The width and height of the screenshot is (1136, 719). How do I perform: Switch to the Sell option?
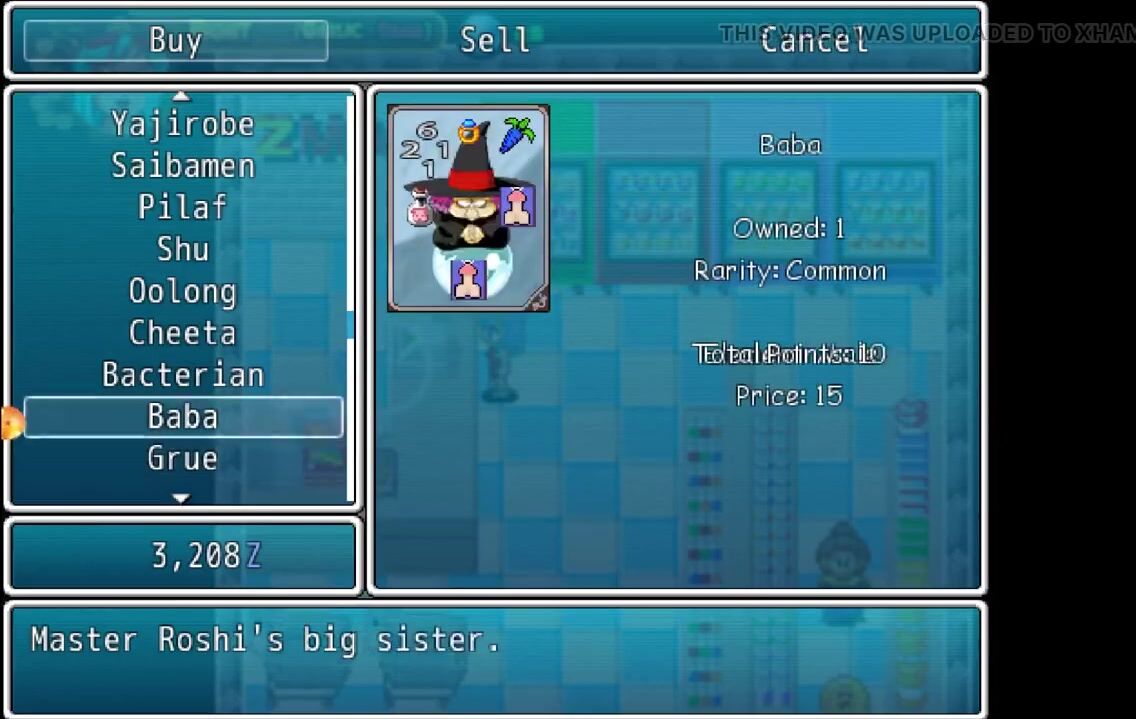pyautogui.click(x=494, y=41)
